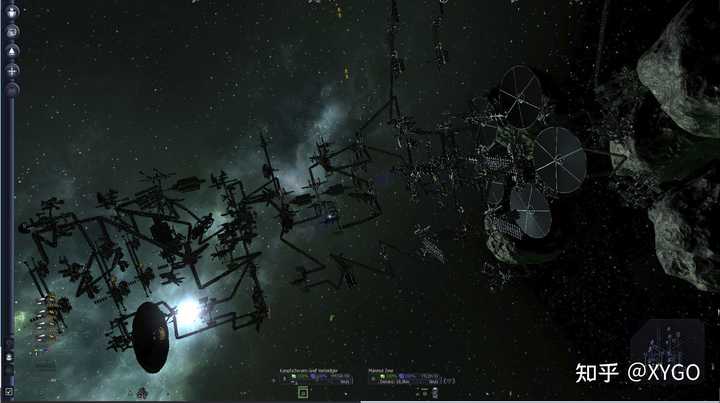Click the pilot figure sidebar icon
720x403 pixels.
coord(12,12)
